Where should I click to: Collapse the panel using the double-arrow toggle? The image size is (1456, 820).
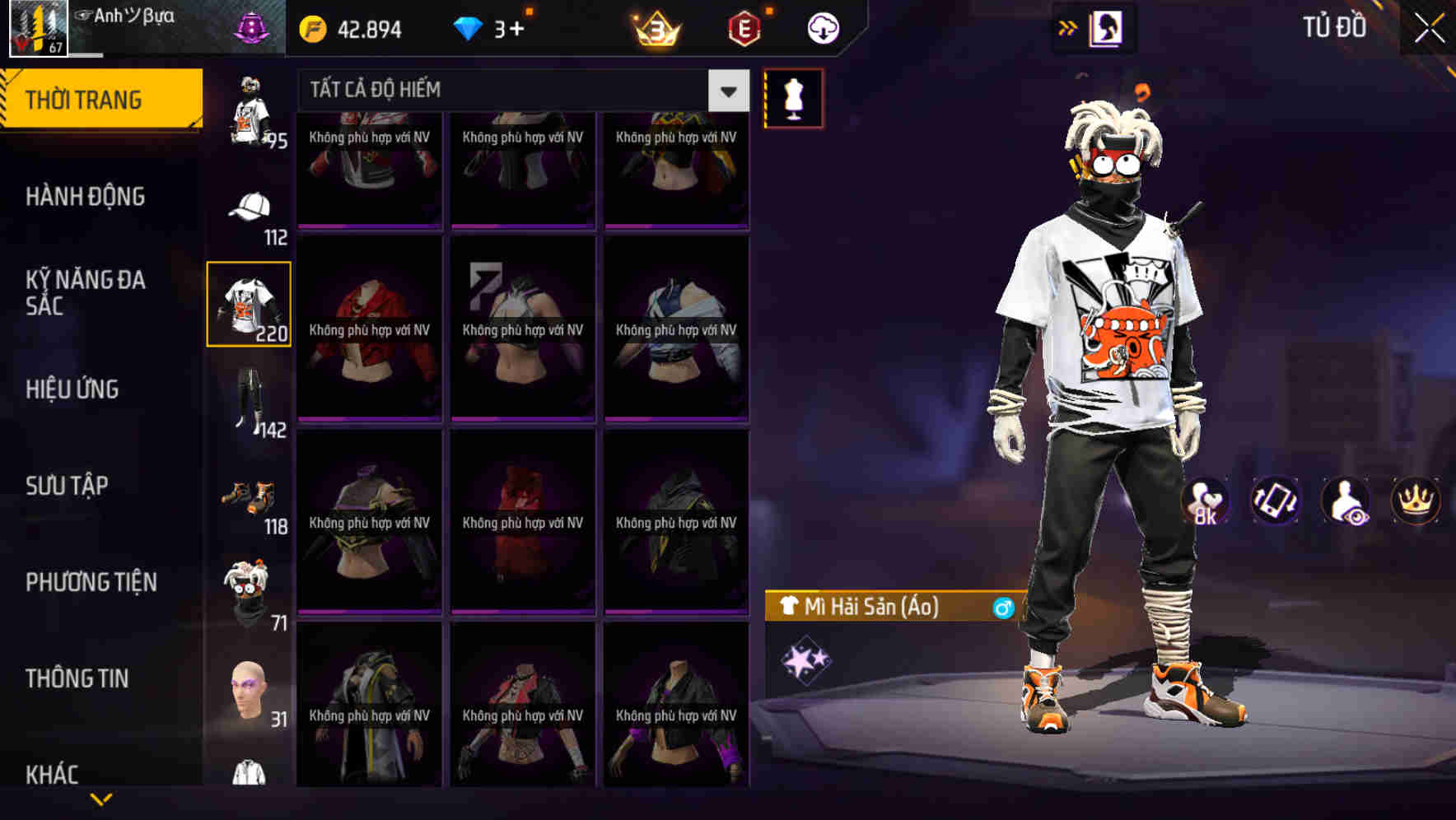(x=1068, y=26)
